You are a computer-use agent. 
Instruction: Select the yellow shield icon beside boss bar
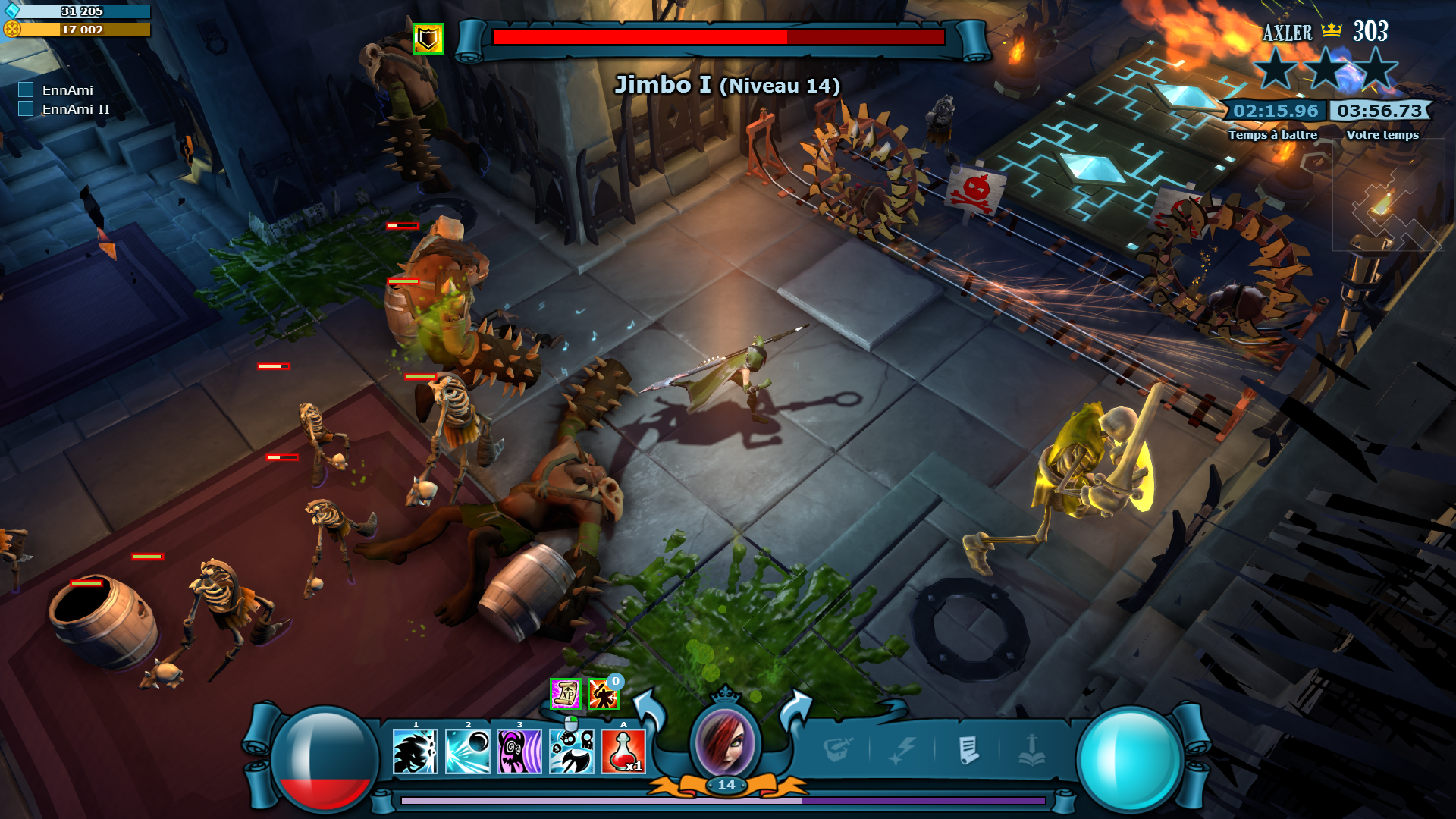click(x=428, y=39)
